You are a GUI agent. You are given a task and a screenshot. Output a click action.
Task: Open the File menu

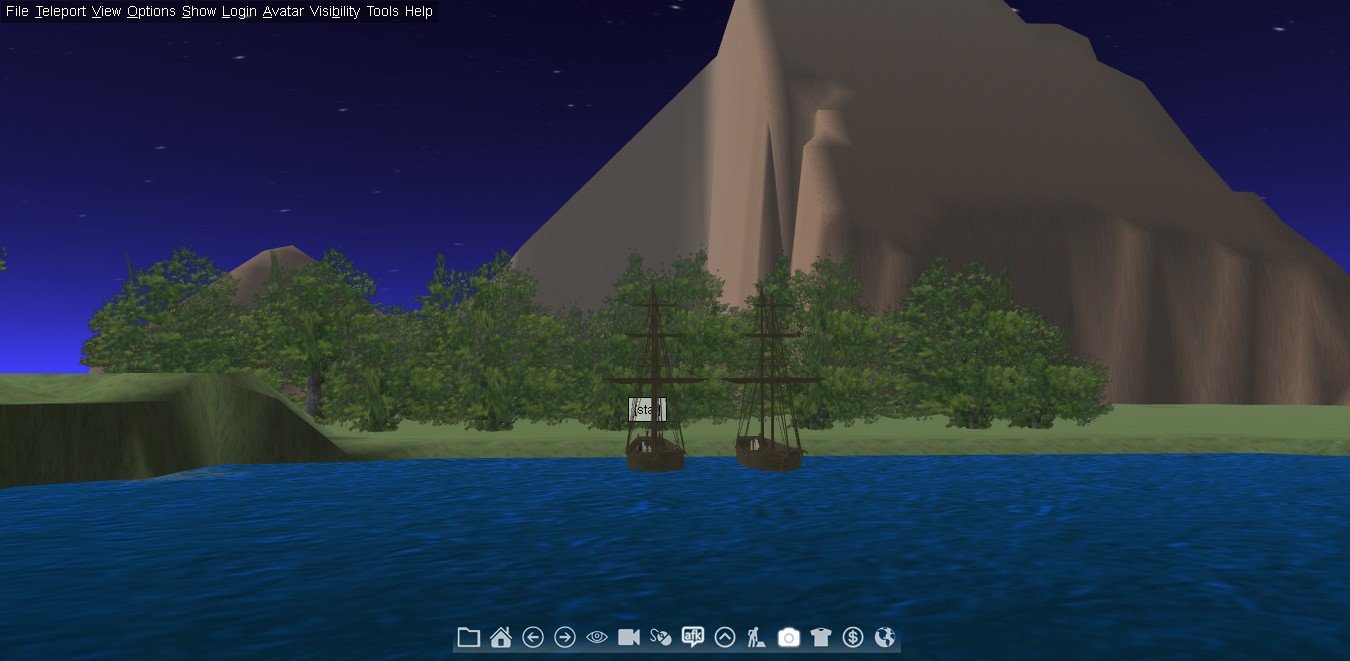[17, 12]
